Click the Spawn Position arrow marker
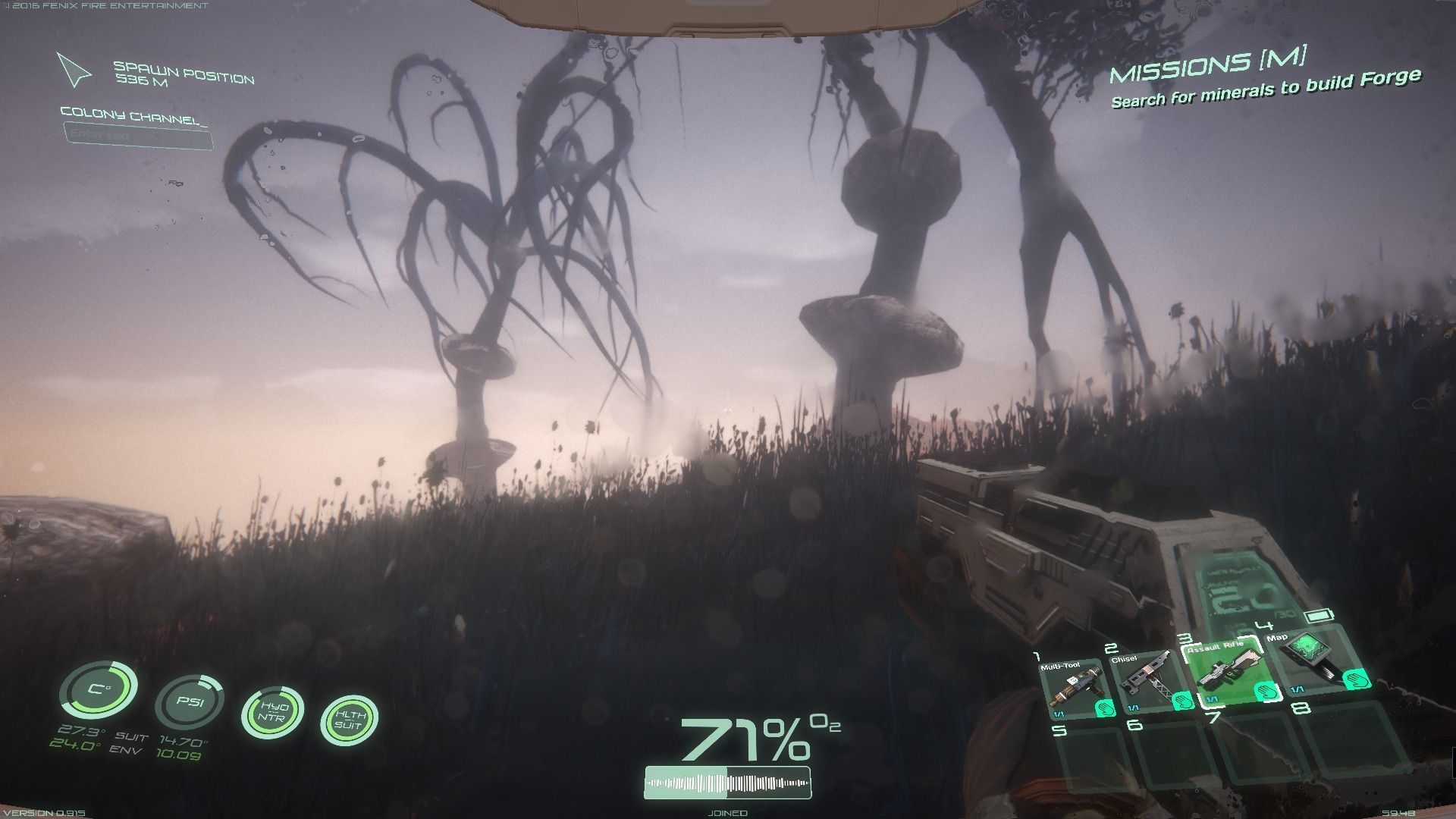Screen dimensions: 1456x819 (x=74, y=71)
